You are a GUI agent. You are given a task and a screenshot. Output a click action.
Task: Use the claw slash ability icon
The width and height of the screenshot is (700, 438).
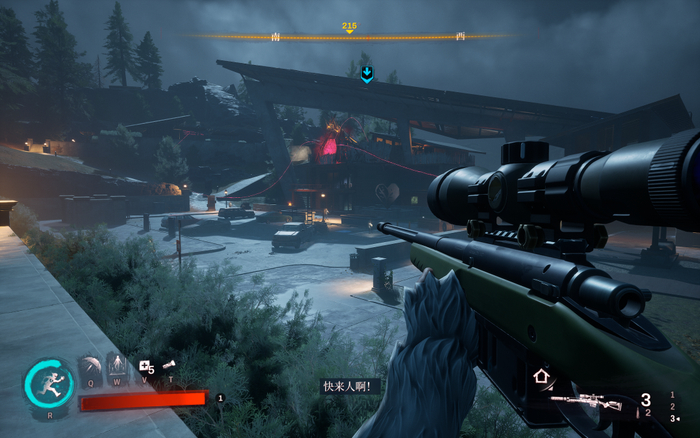[91, 366]
